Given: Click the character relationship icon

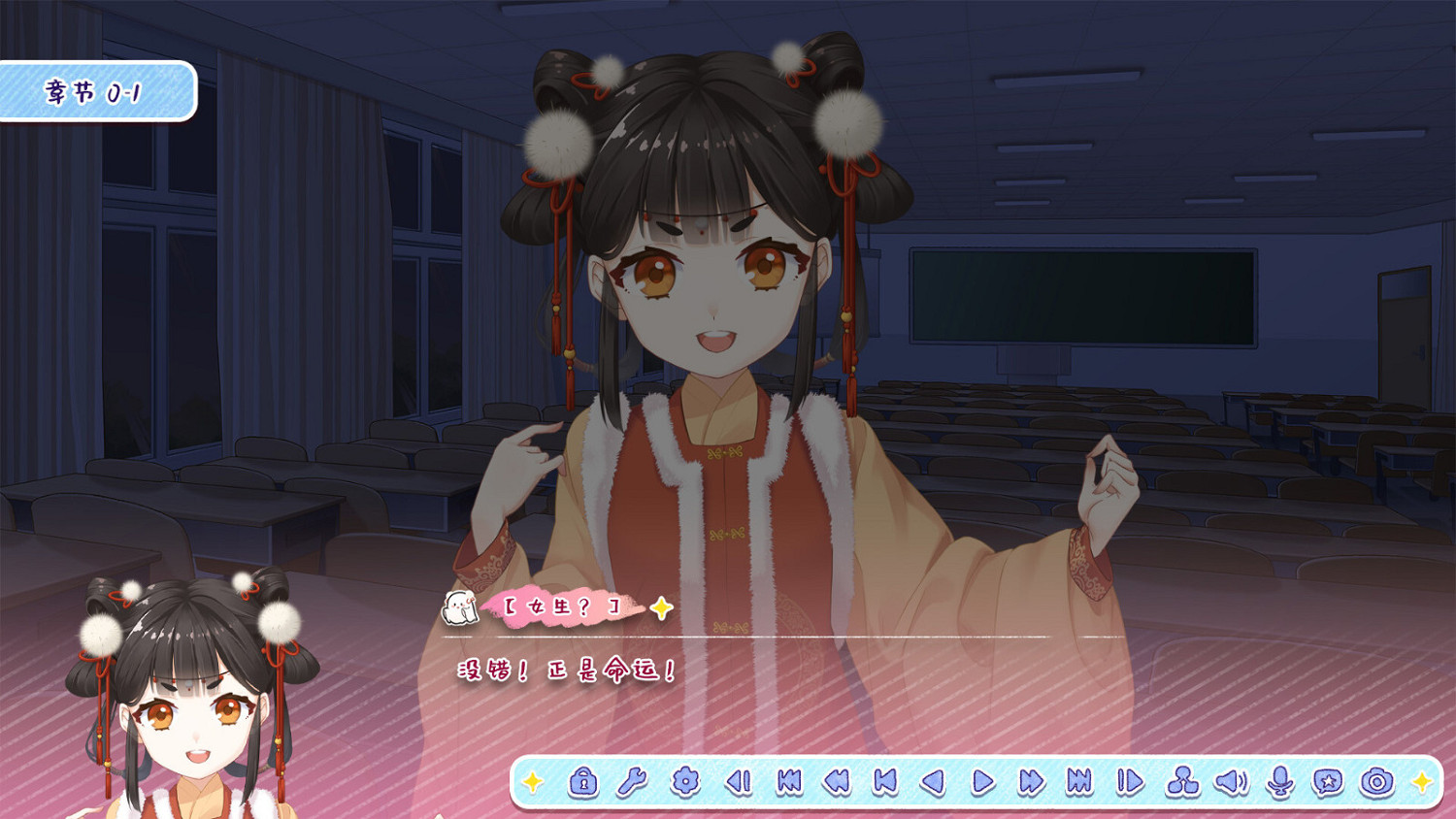Looking at the screenshot, I should click(1184, 781).
